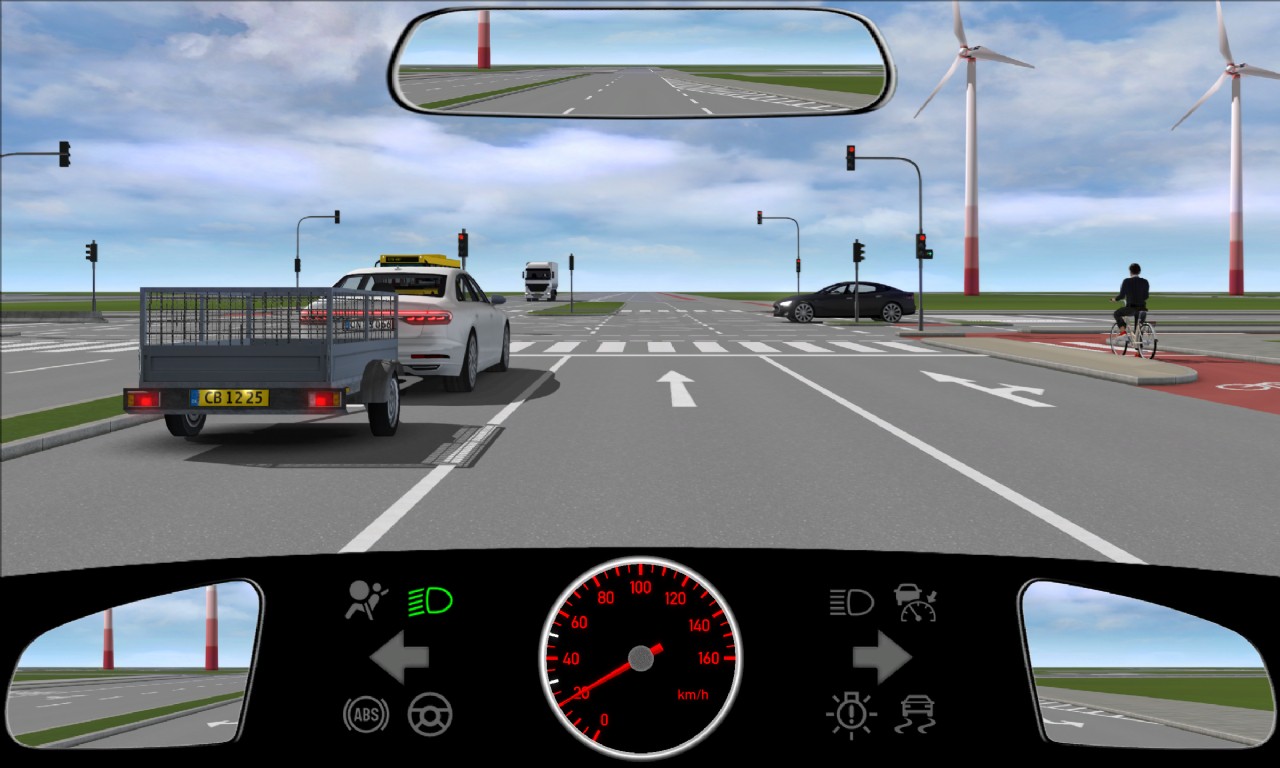Look in the left side mirror
Image resolution: width=1280 pixels, height=768 pixels.
click(135, 662)
